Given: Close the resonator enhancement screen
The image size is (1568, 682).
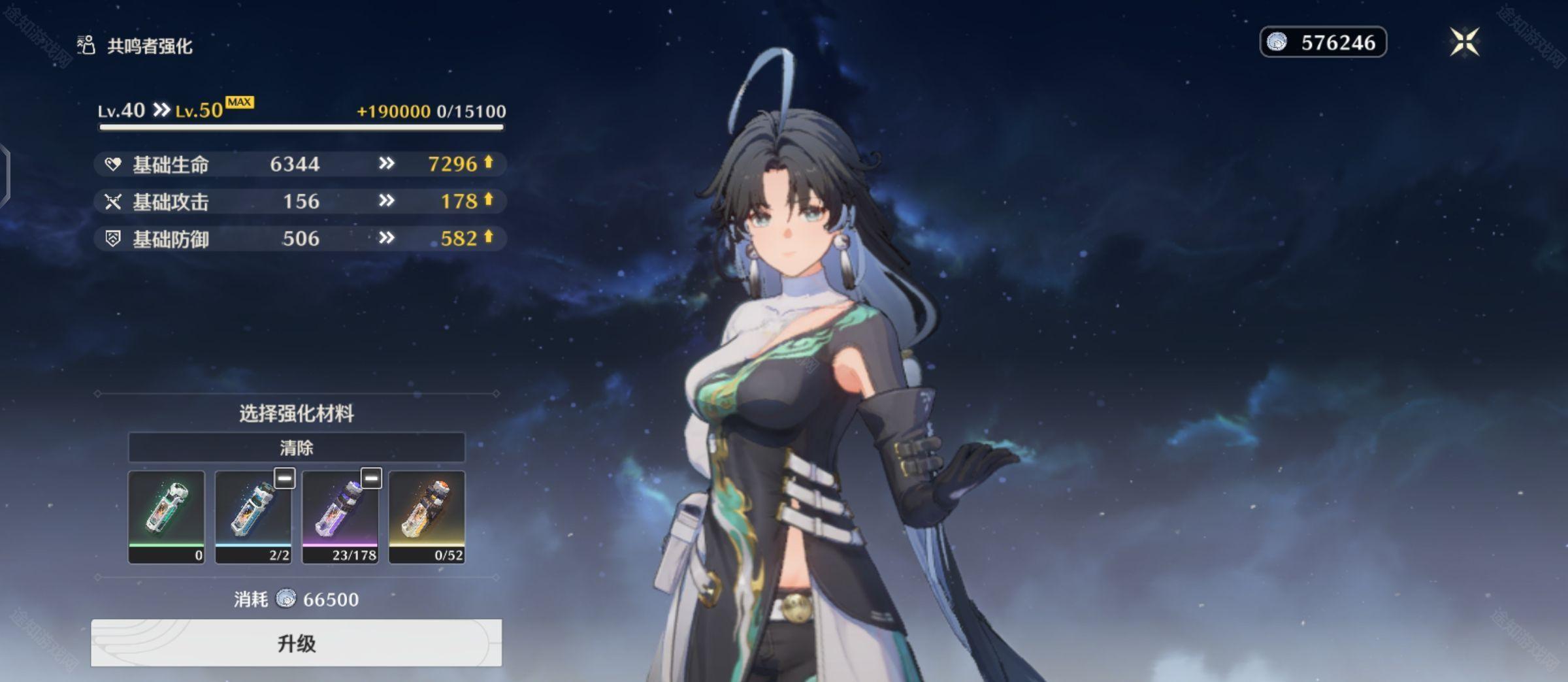Looking at the screenshot, I should (x=1464, y=42).
